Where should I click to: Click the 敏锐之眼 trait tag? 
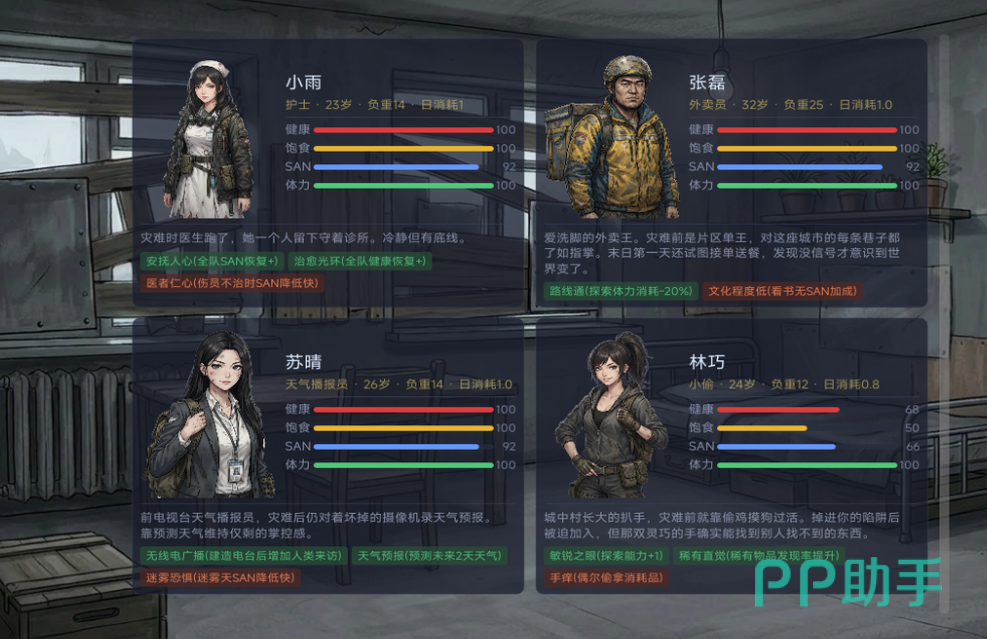(605, 555)
